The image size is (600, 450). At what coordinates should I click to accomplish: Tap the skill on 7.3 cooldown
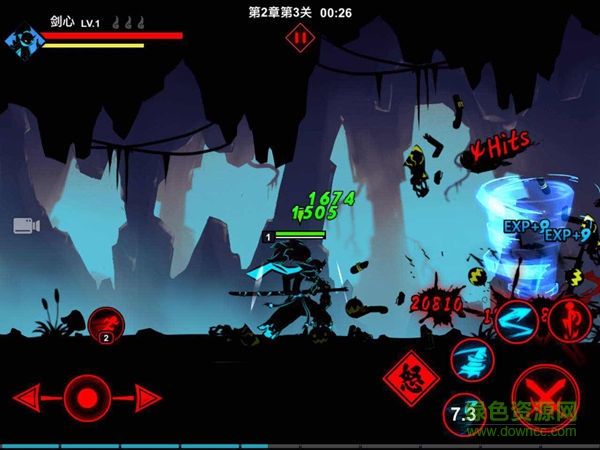point(462,413)
